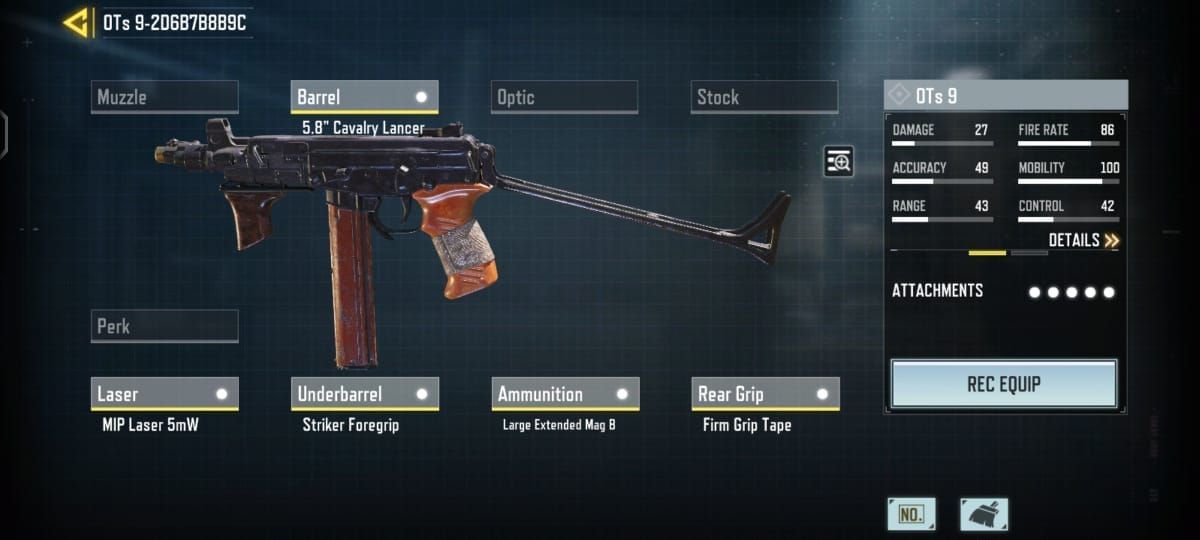Open the empty Perk slot
This screenshot has height=540, width=1200.
click(165, 326)
